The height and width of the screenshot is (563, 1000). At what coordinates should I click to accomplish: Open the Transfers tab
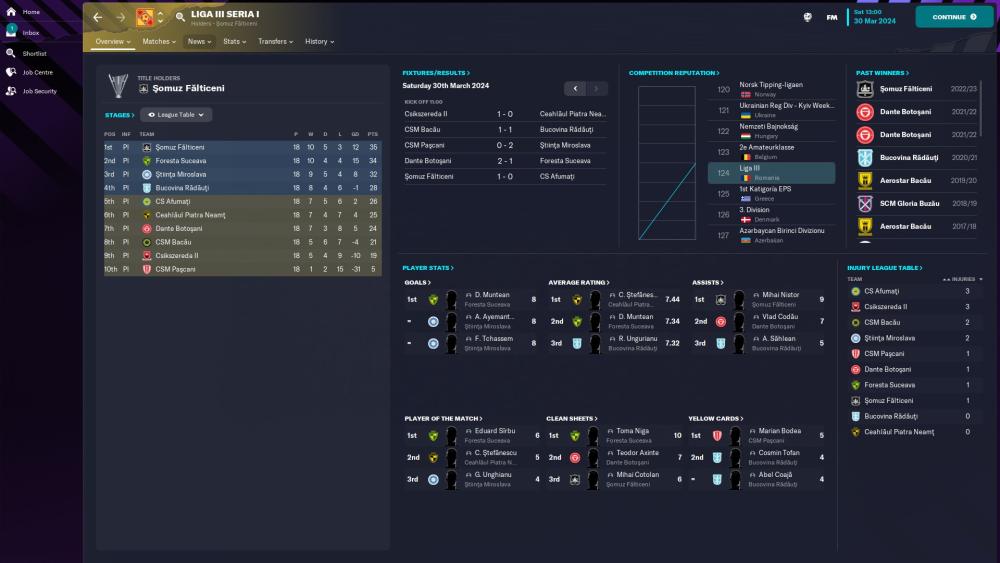pos(275,42)
